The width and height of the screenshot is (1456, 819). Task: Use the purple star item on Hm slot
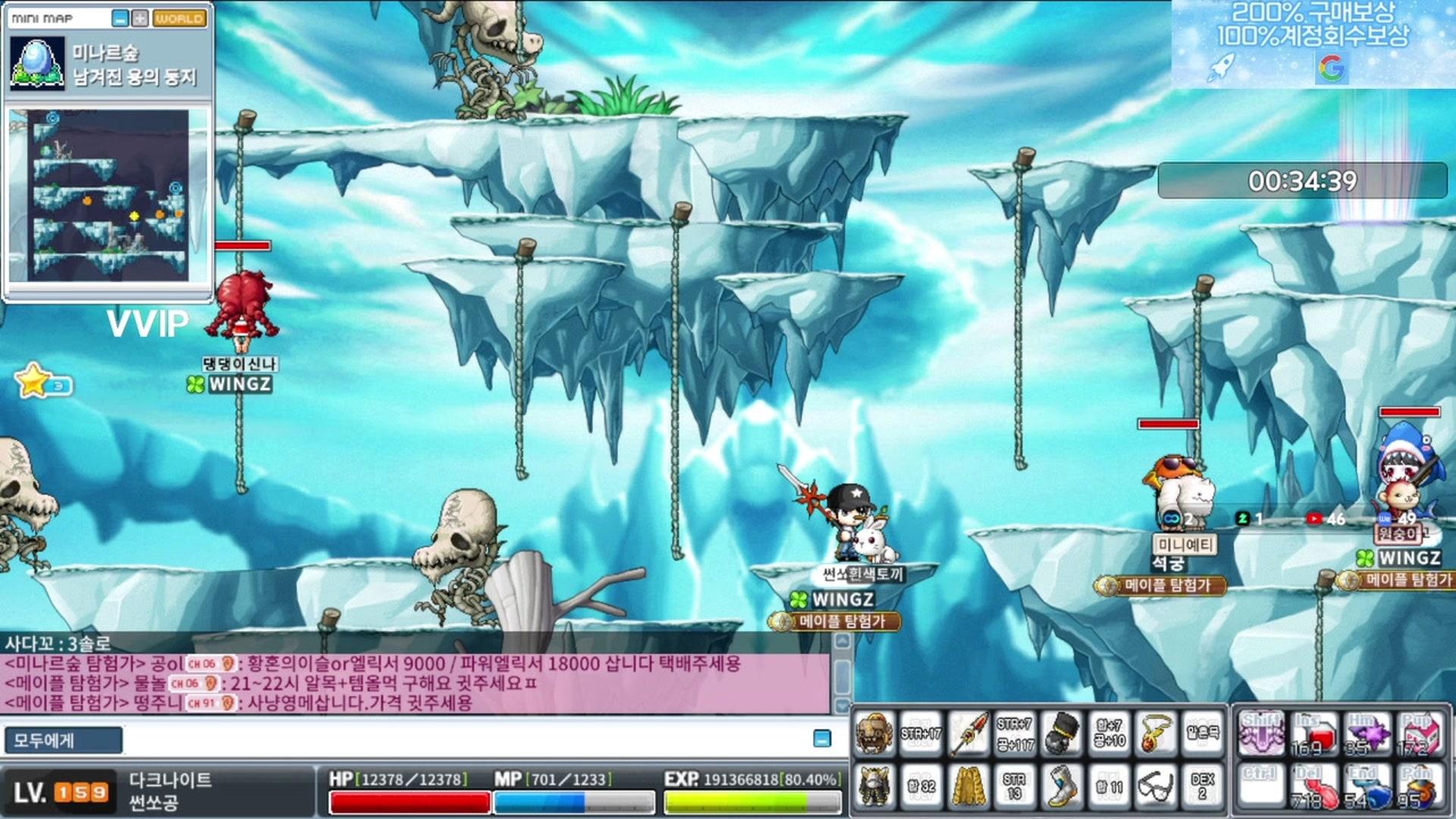point(1367,734)
